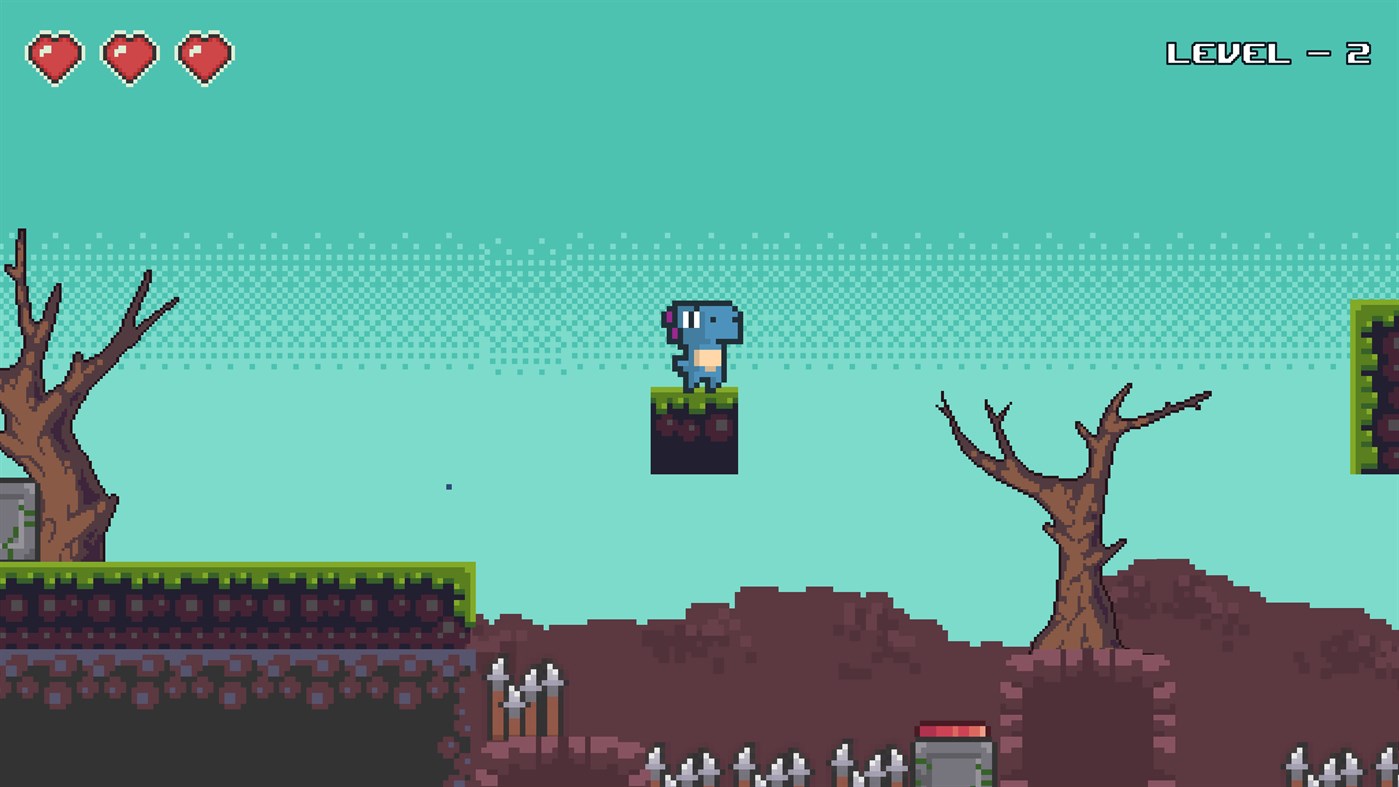Click the middle heart in the health bar
The image size is (1399, 787).
126,56
